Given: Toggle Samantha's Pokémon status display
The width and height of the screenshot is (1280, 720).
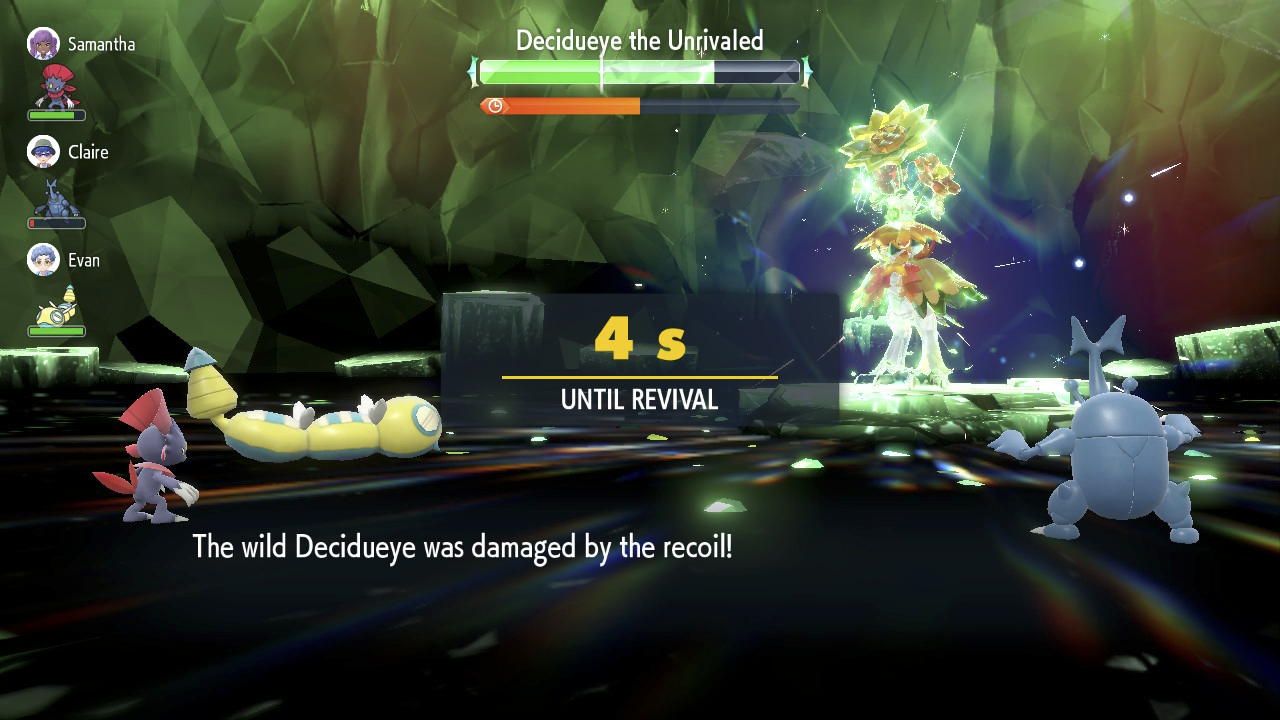Looking at the screenshot, I should (56, 114).
